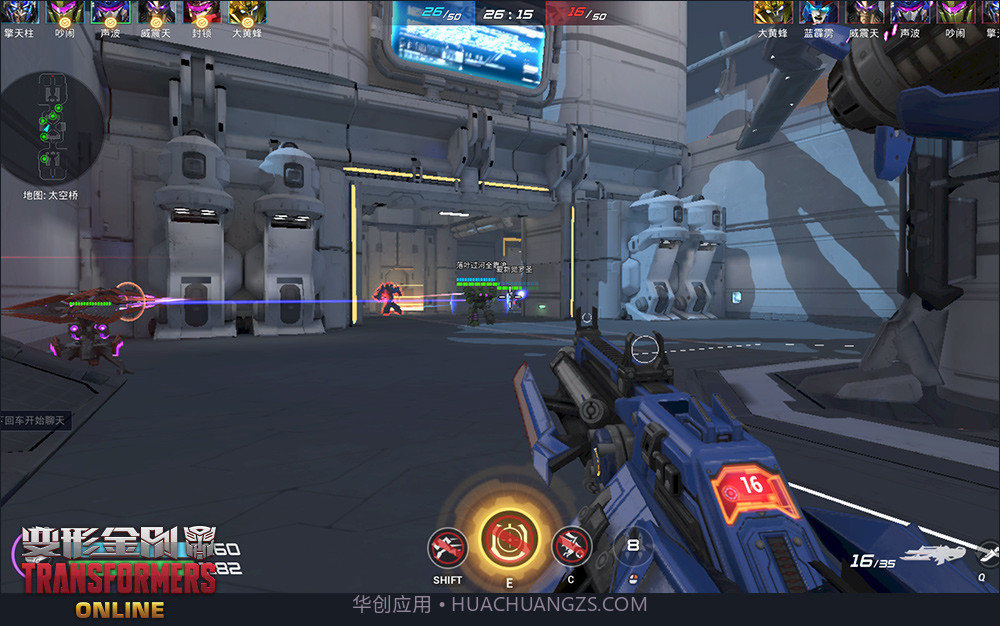Viewport: 1000px width, 626px height.
Task: Select the crossed-out ability icon labeled C
Action: point(571,546)
